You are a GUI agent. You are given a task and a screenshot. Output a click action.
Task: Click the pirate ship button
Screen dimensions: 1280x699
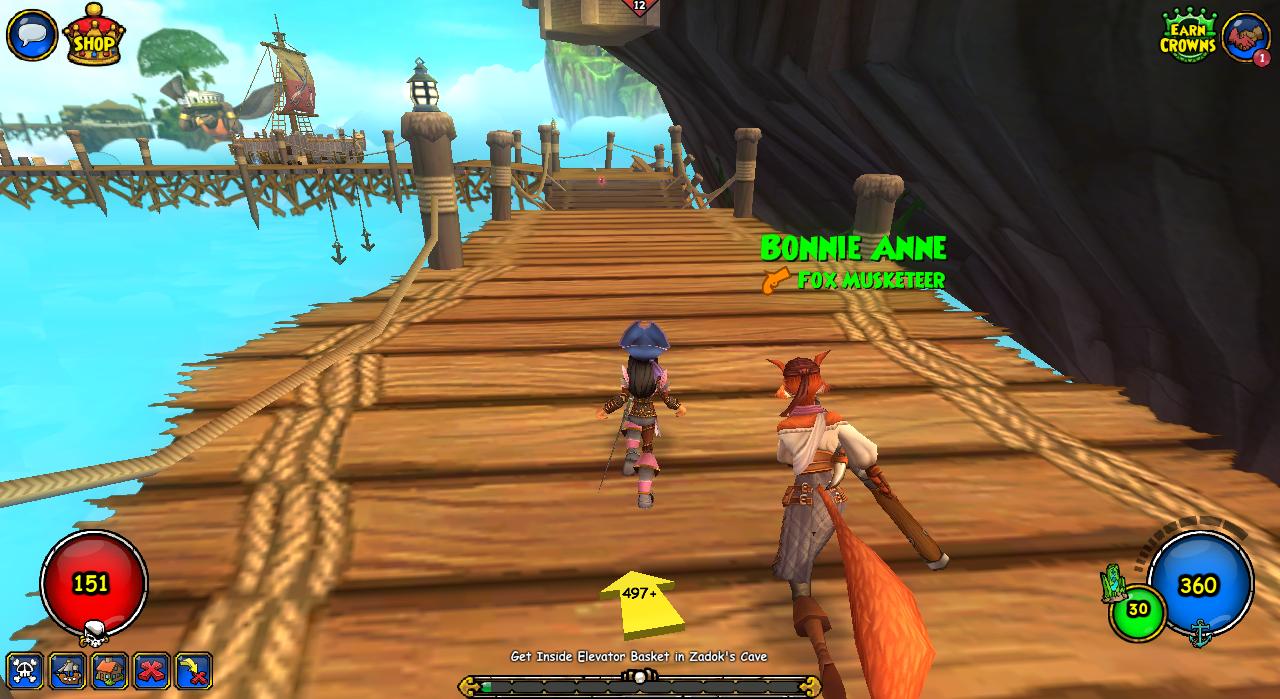tap(68, 670)
